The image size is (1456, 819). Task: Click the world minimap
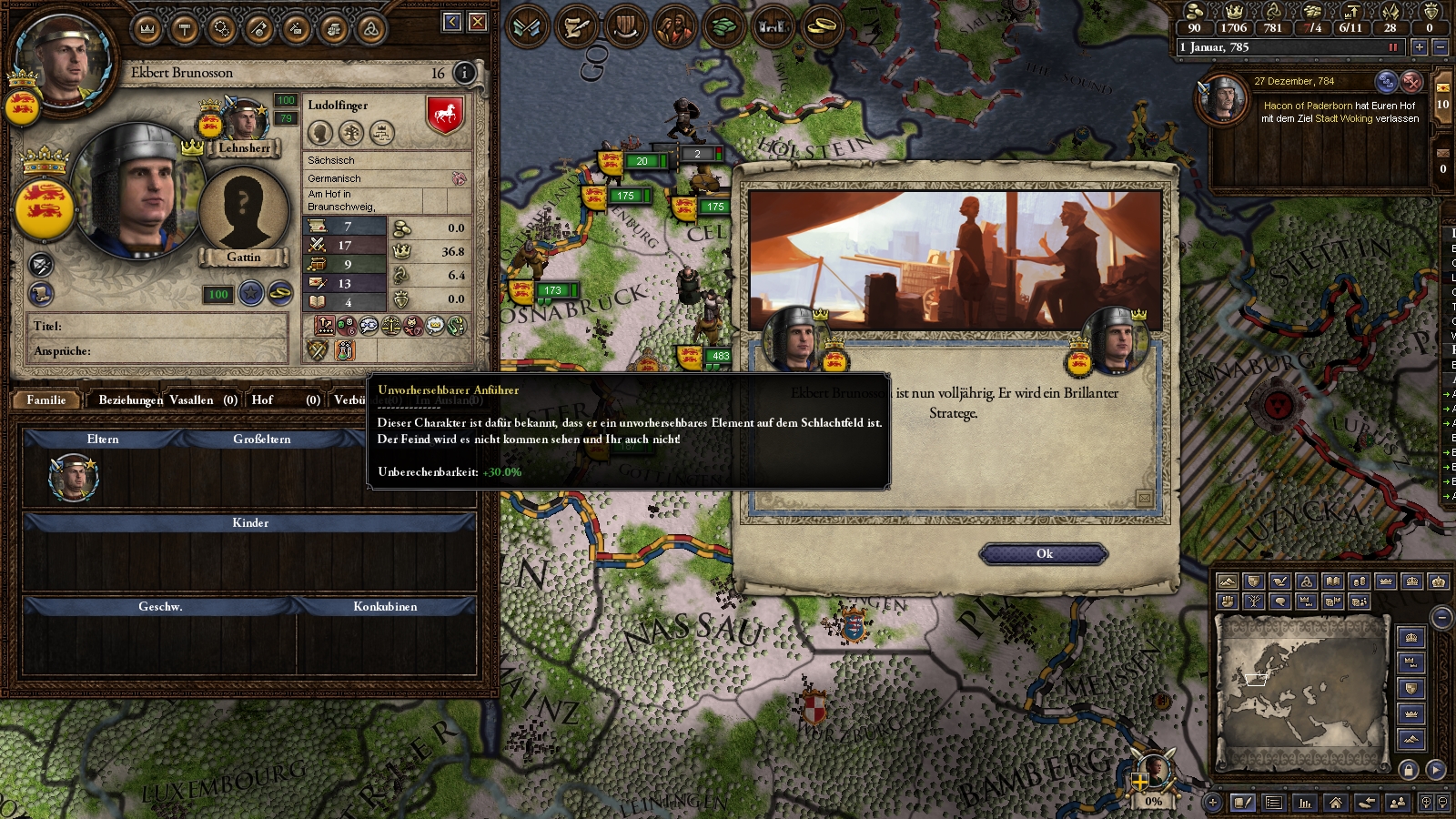pos(1302,691)
